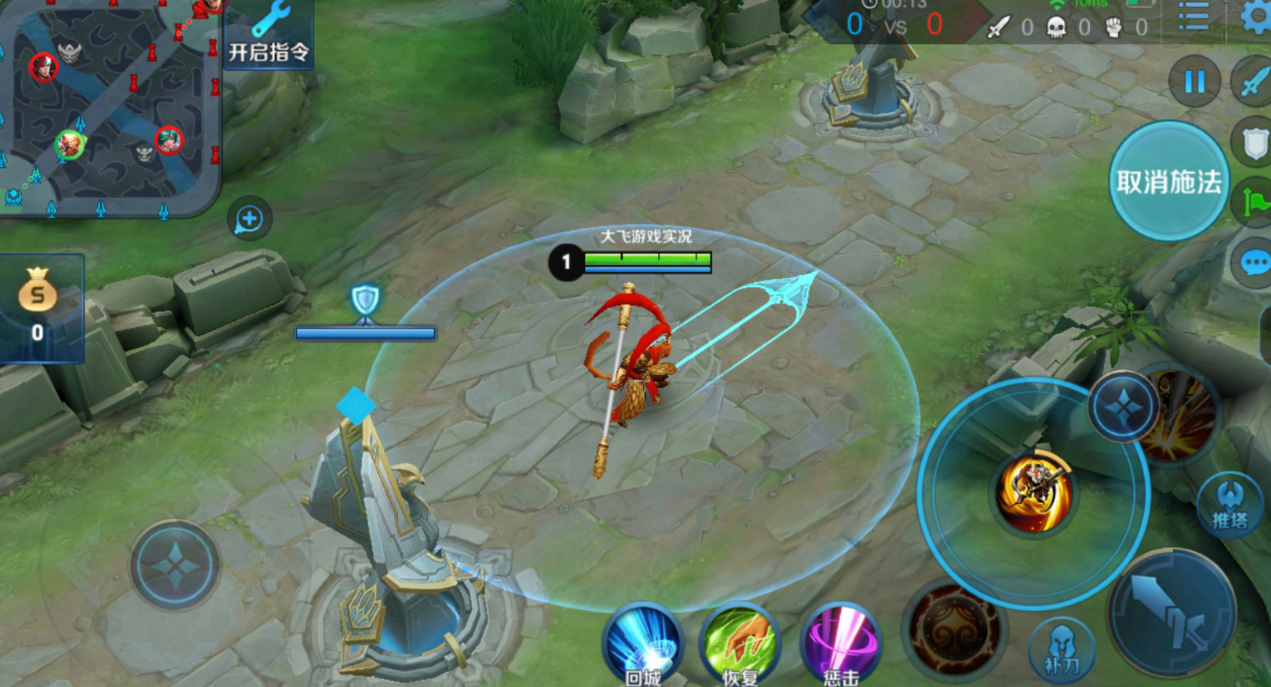Activate the spiral-pattern first skill
Screen dimensions: 1271x687
point(953,630)
